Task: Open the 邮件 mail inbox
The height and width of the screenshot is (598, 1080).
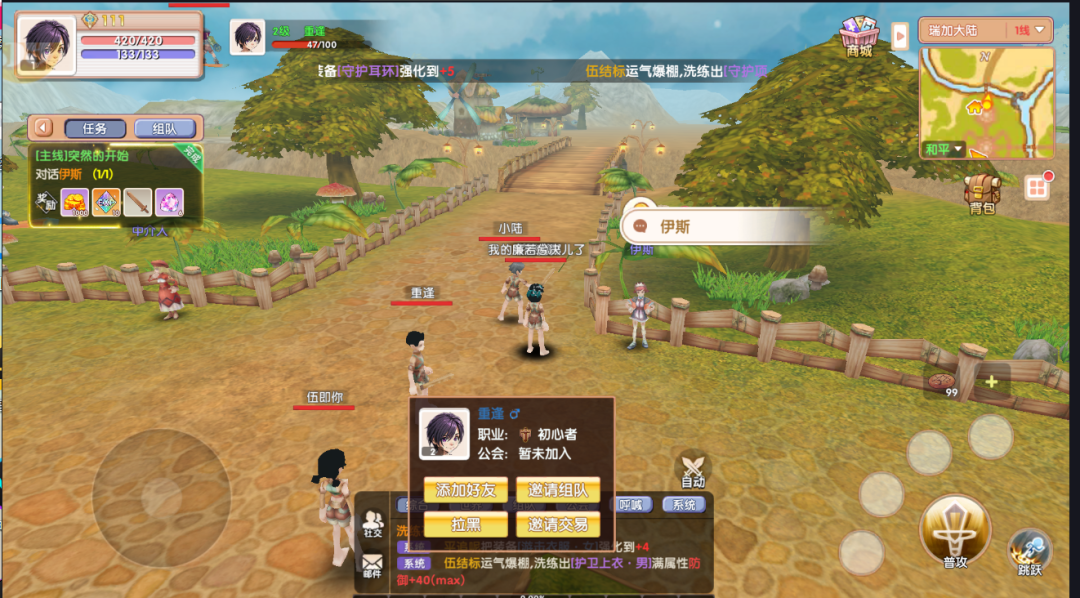Action: click(373, 565)
